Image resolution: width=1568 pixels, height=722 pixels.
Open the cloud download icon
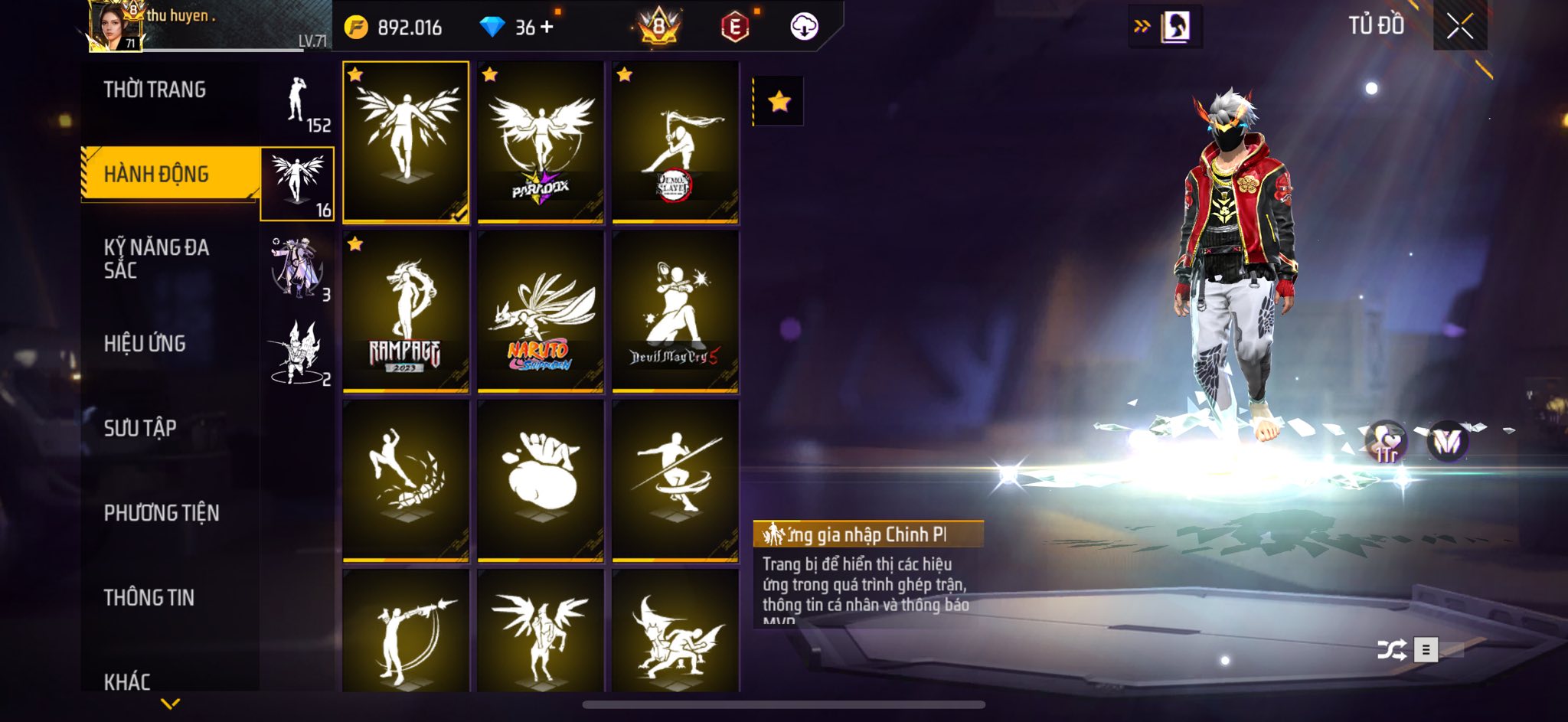(x=804, y=28)
